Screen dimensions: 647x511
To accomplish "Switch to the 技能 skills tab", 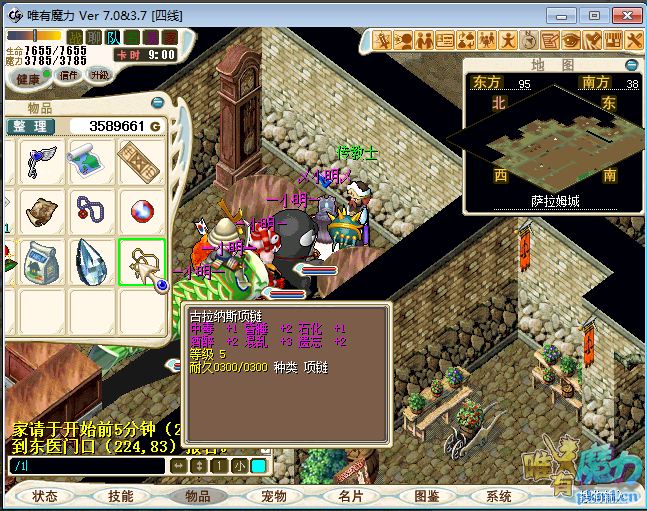I will [121, 496].
